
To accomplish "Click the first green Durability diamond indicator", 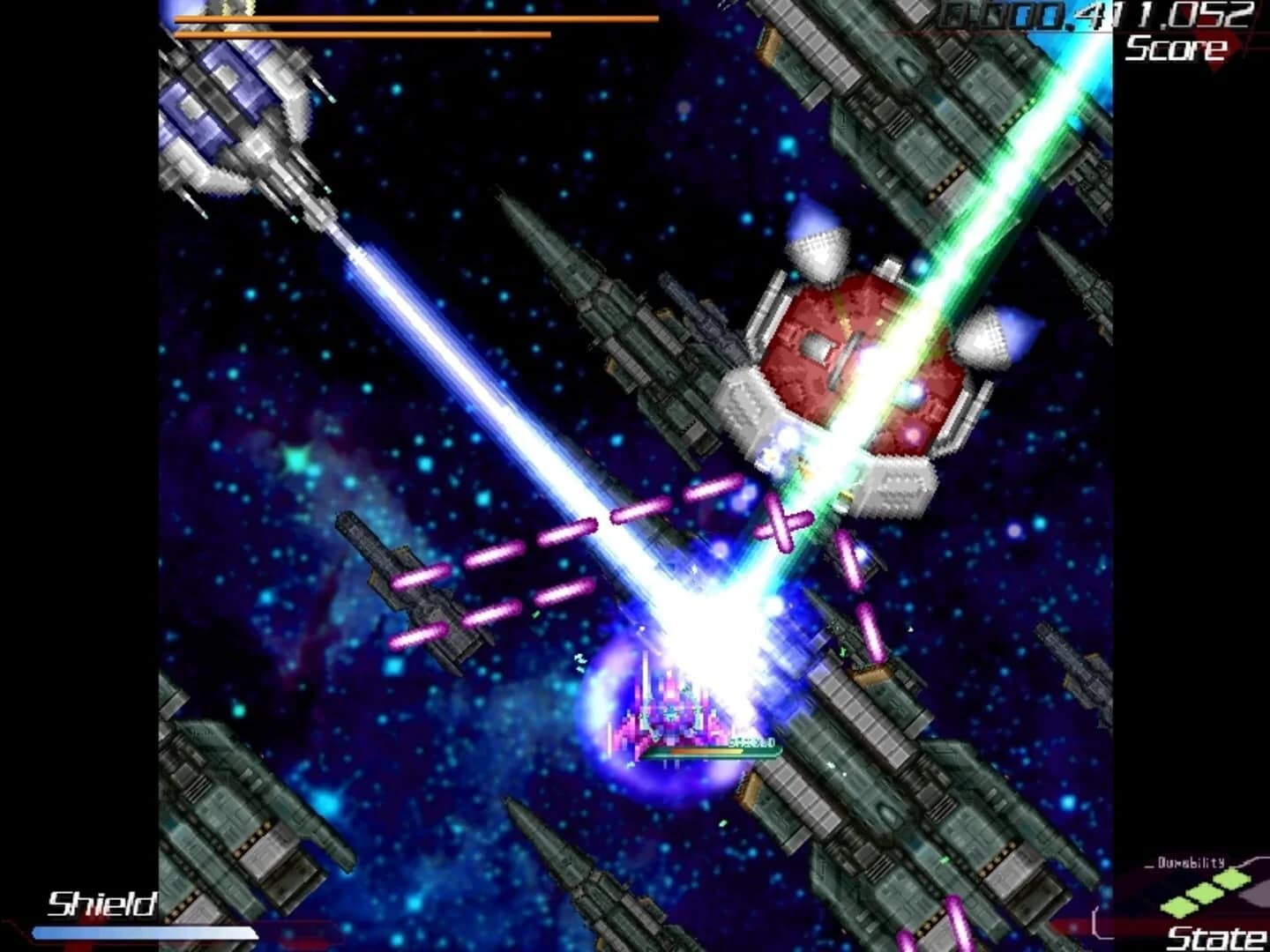I will coord(1178,907).
